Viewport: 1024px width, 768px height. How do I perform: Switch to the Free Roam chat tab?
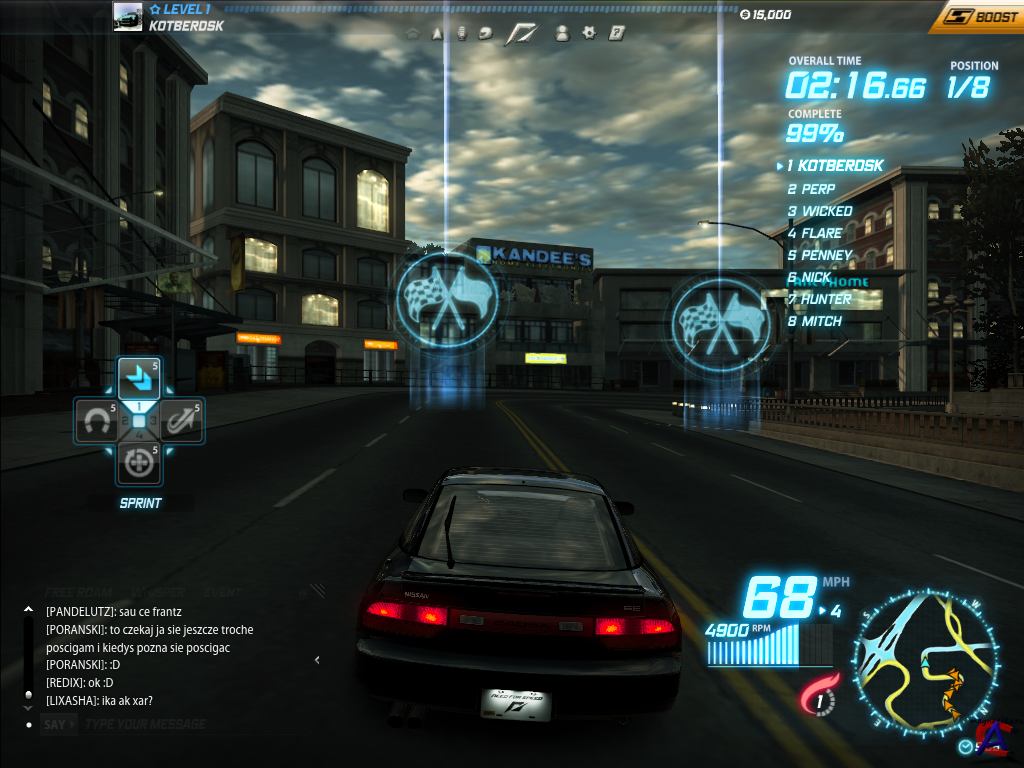coord(79,592)
